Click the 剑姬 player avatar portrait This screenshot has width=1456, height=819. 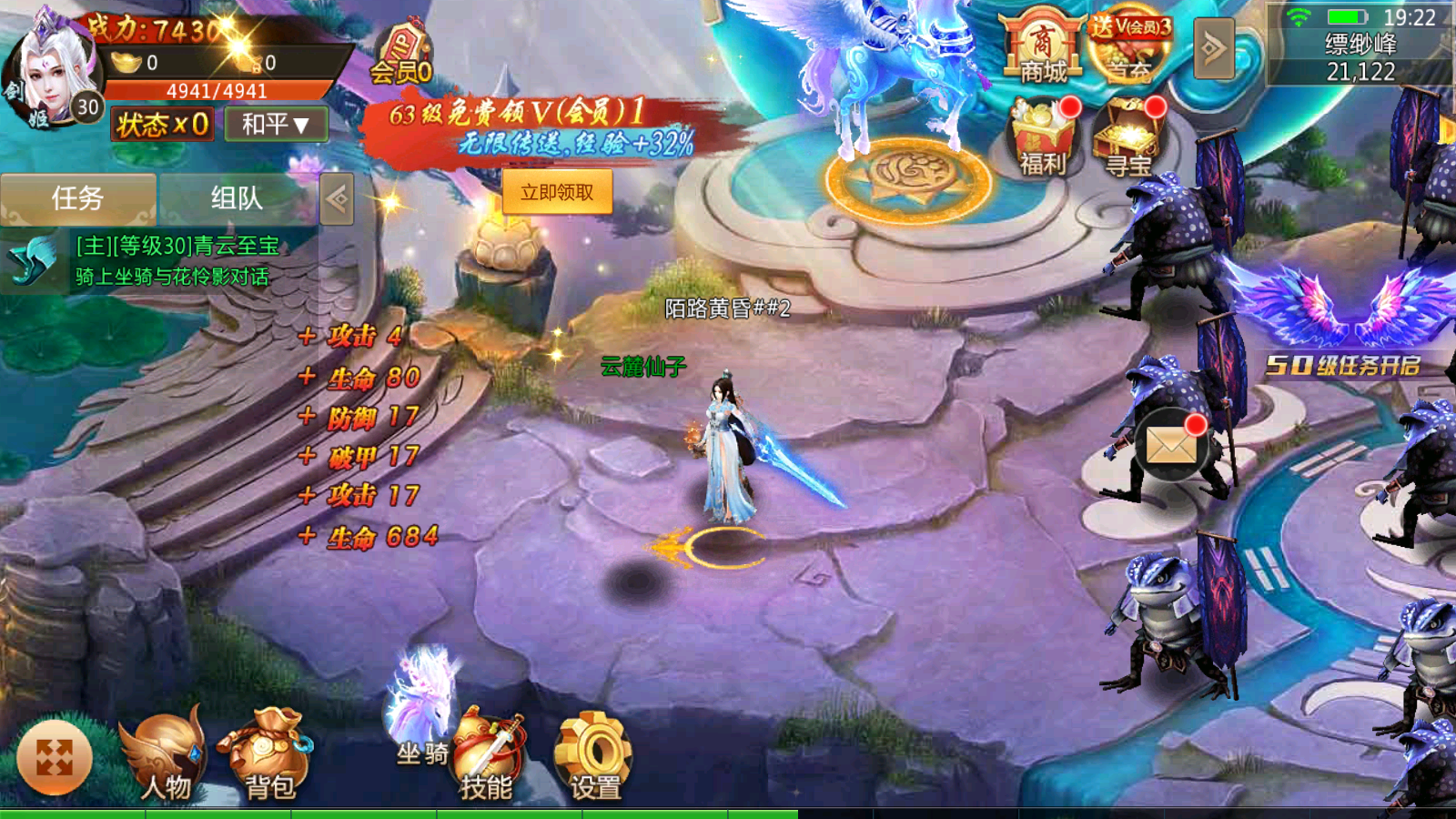pyautogui.click(x=50, y=68)
